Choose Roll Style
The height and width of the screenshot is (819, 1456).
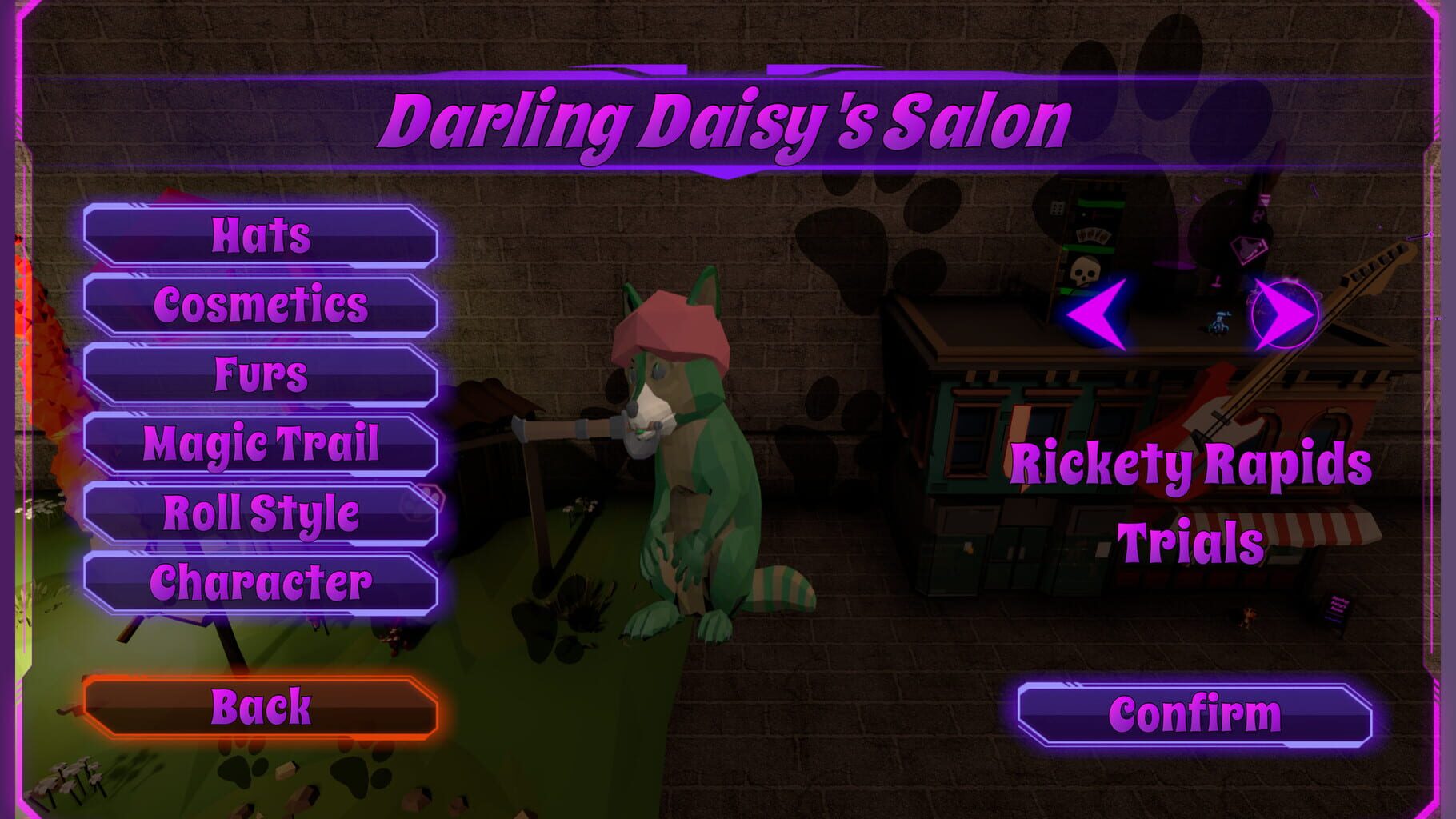[260, 509]
